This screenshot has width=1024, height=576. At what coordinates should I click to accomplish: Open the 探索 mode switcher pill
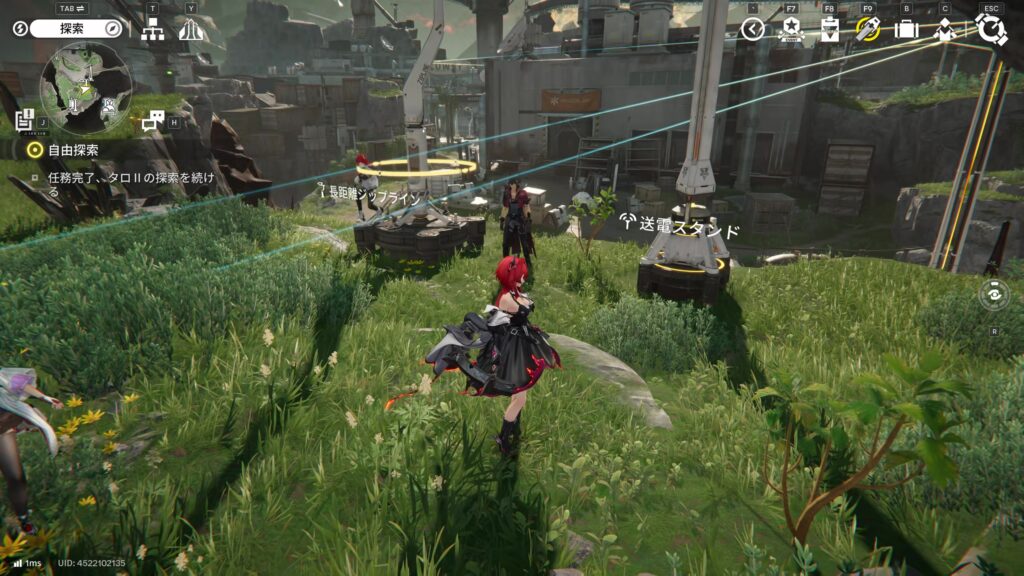[x=76, y=28]
